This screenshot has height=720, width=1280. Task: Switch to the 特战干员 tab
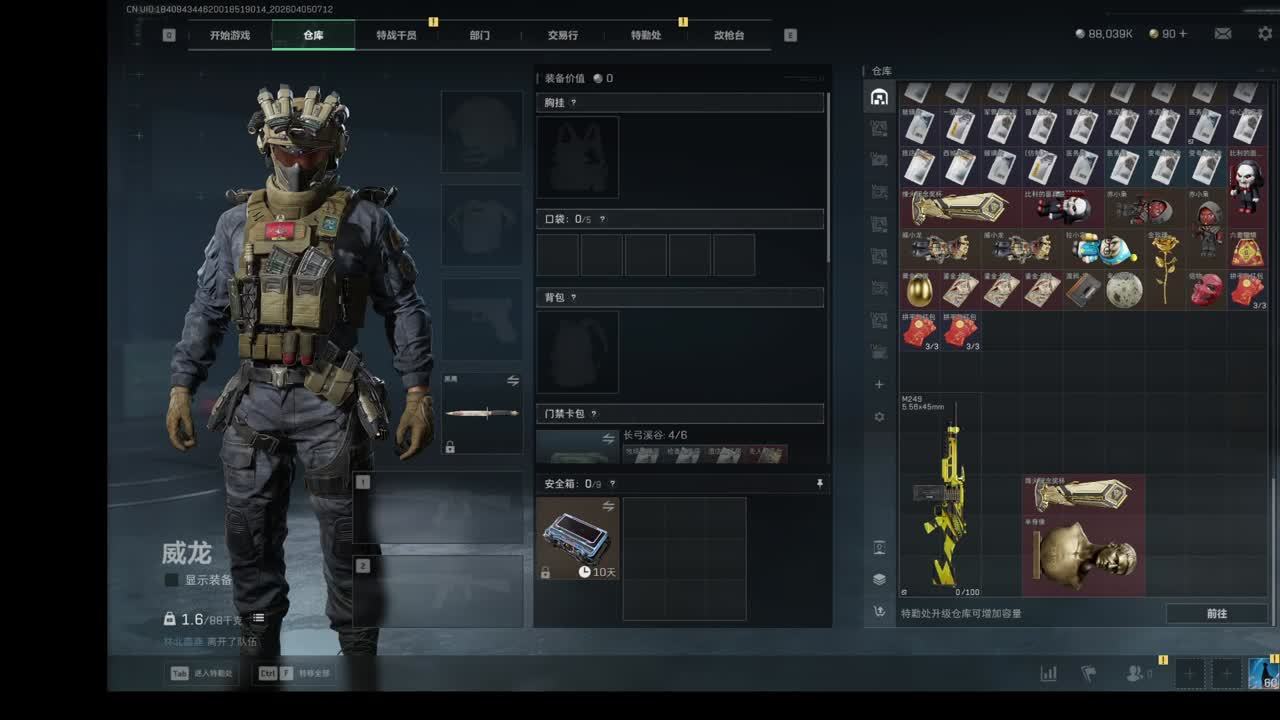(396, 35)
